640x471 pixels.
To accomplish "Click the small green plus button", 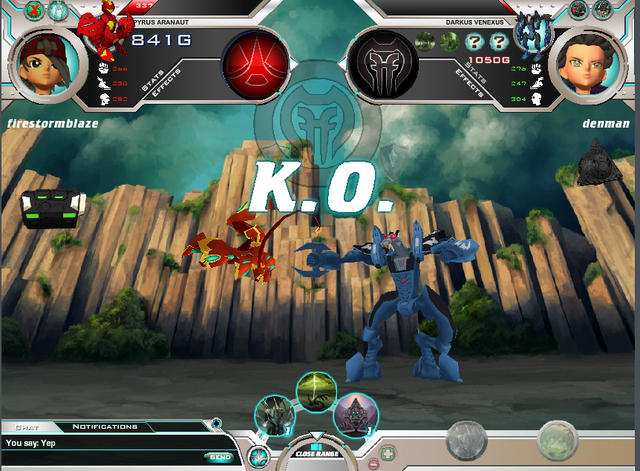I will coord(388,453).
